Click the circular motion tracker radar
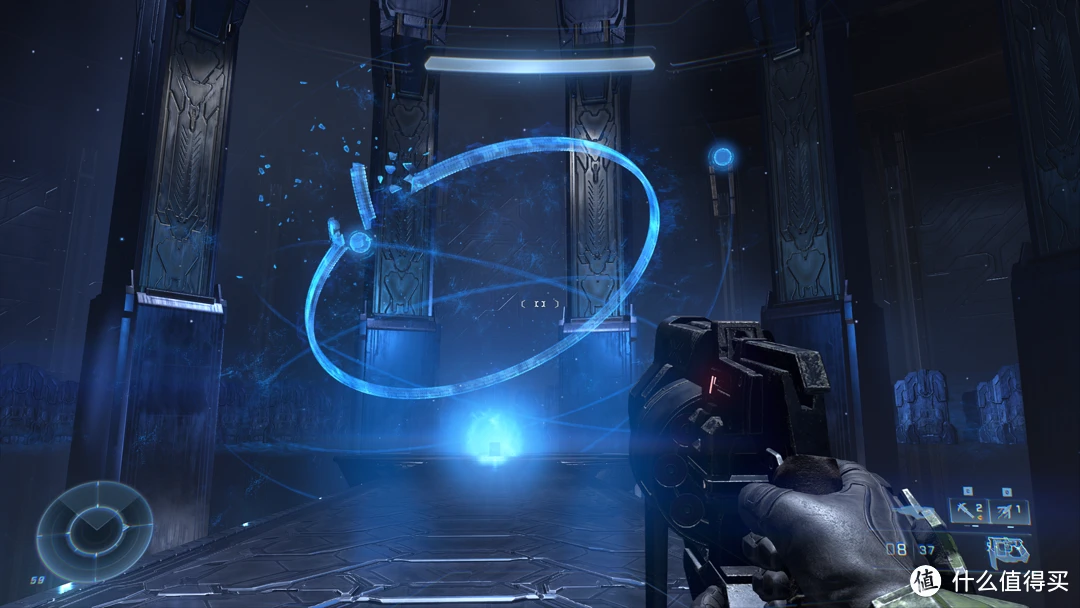Image resolution: width=1080 pixels, height=608 pixels. [x=94, y=524]
